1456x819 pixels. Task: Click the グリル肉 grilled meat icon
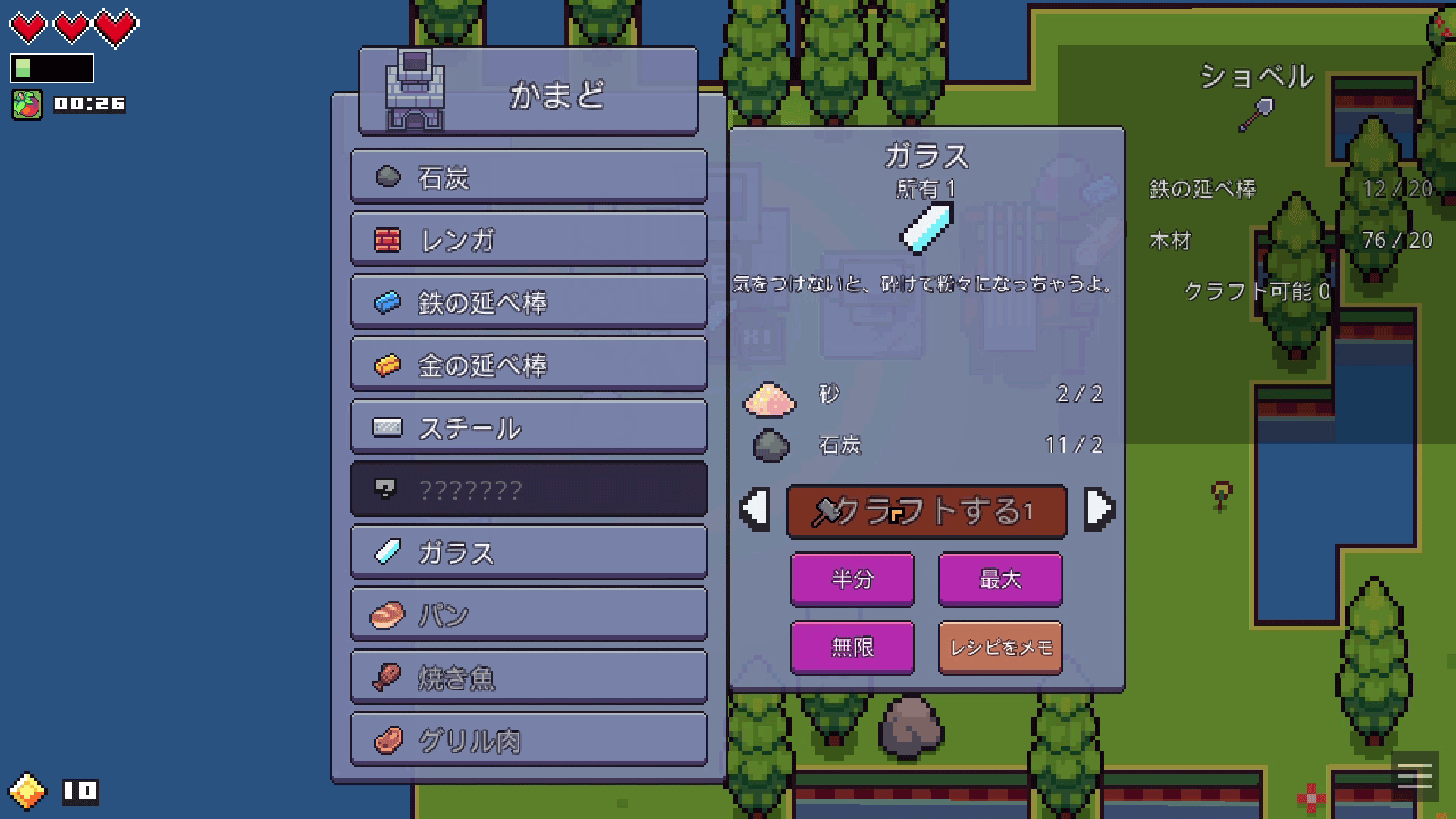point(389,740)
